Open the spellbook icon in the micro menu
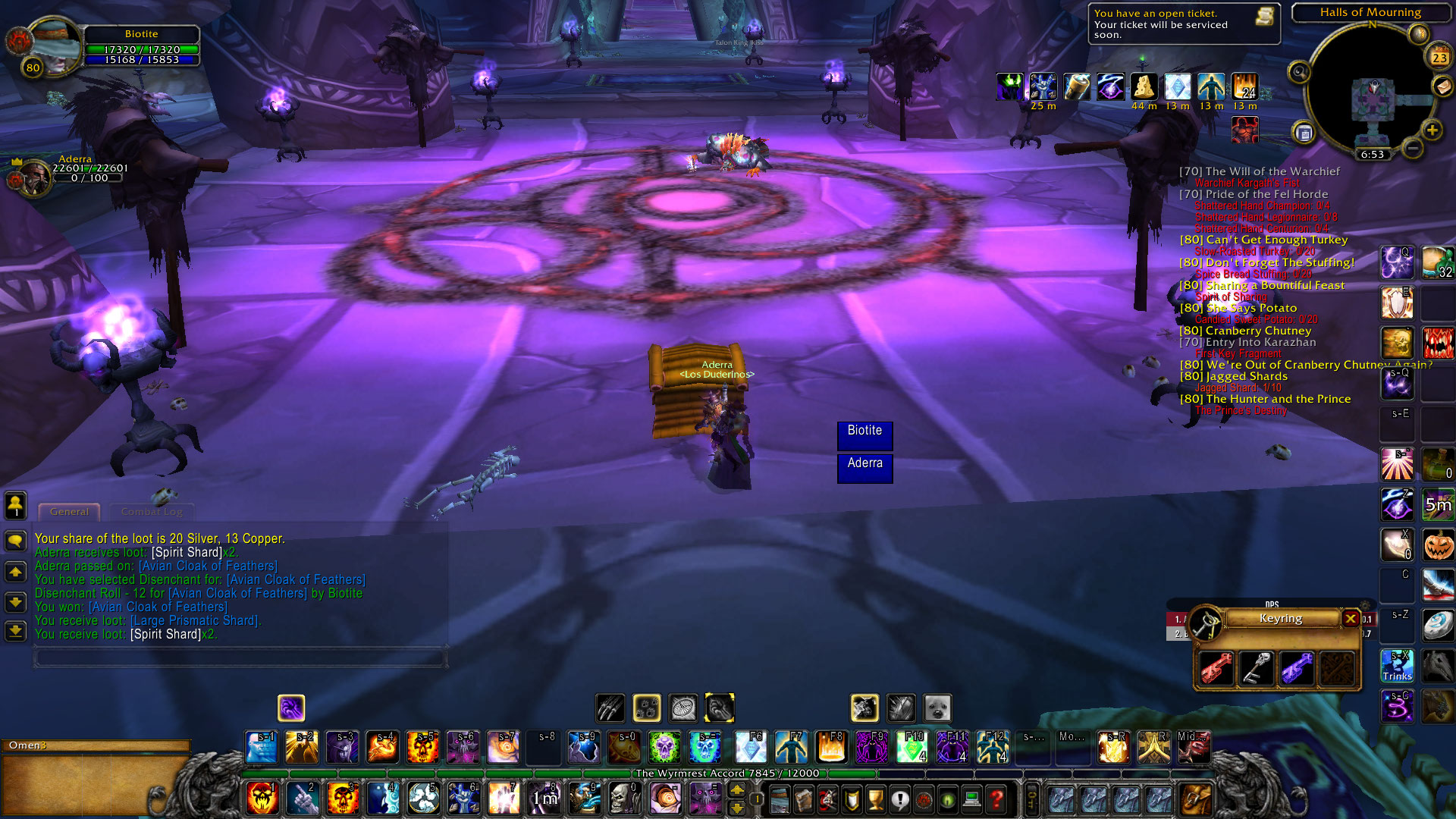This screenshot has height=819, width=1456. coord(803,798)
